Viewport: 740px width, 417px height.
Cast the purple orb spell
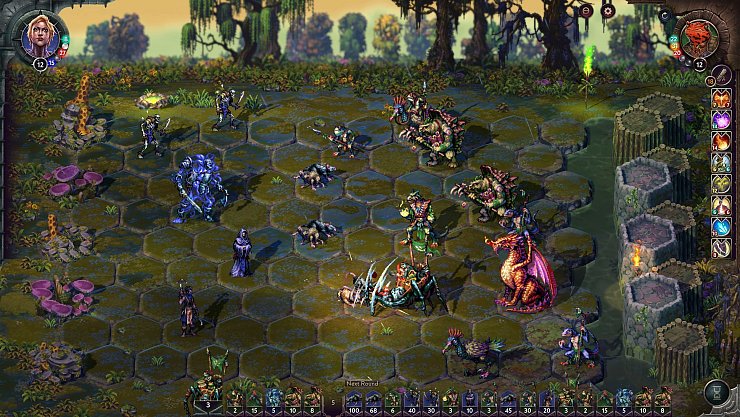coord(720,120)
